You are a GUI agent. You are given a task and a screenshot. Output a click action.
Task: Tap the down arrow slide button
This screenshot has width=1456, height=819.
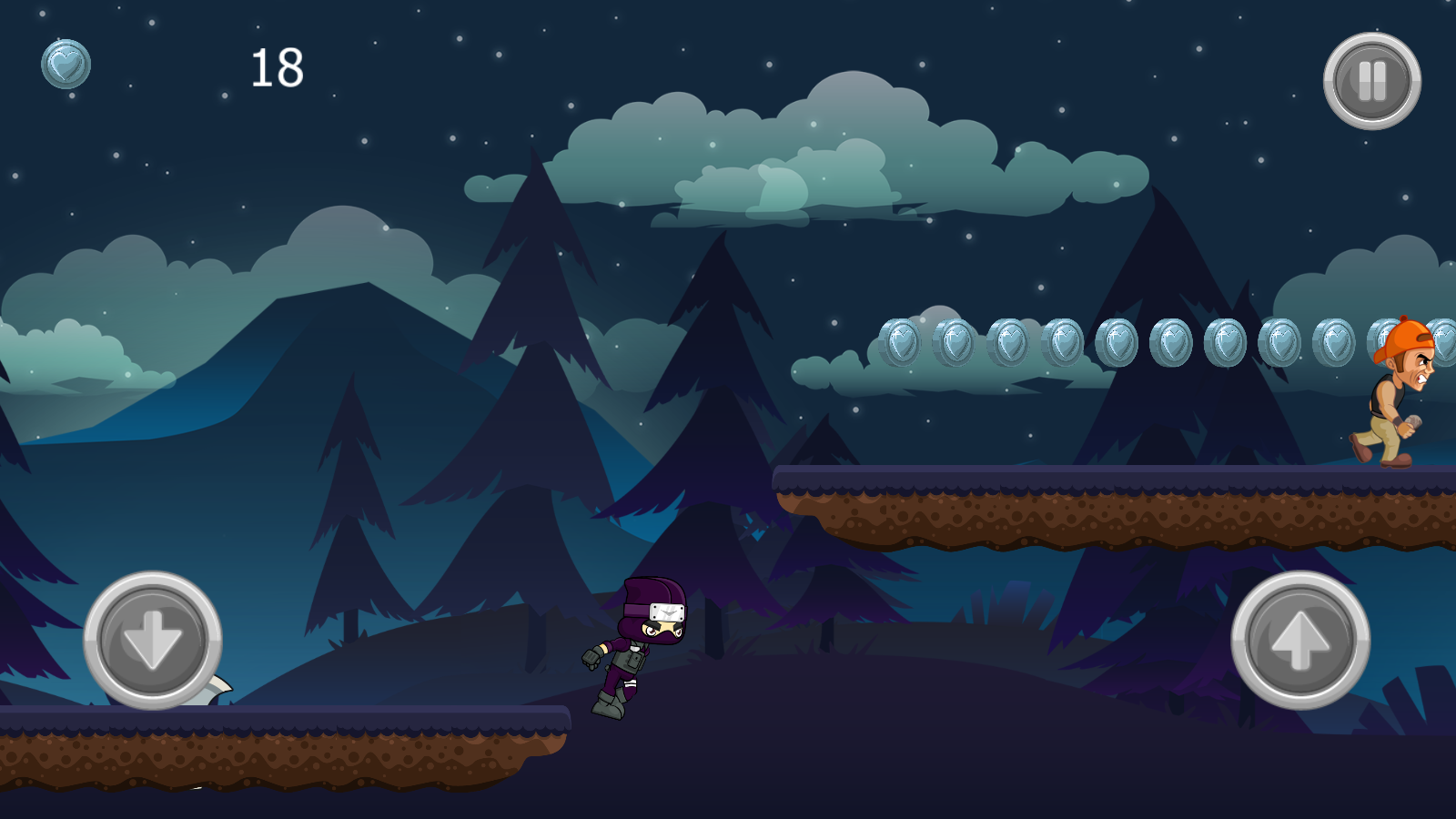(x=153, y=640)
